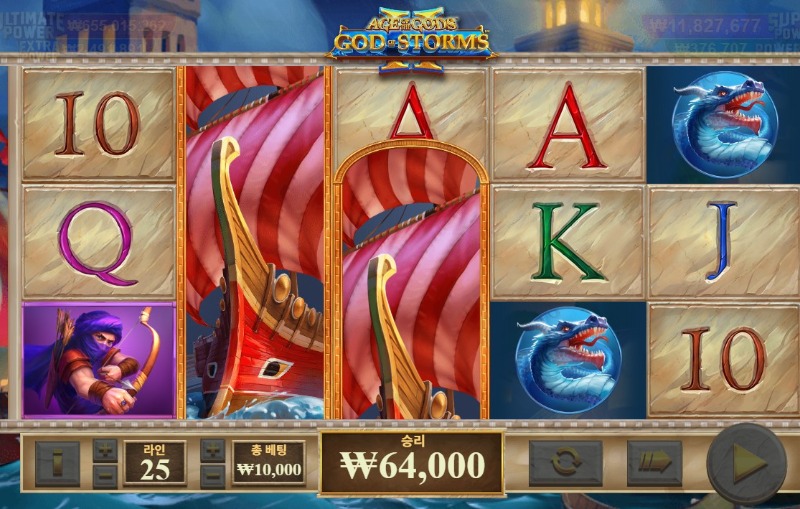The image size is (800, 509).
Task: Open the info paytable button
Action: coord(57,463)
